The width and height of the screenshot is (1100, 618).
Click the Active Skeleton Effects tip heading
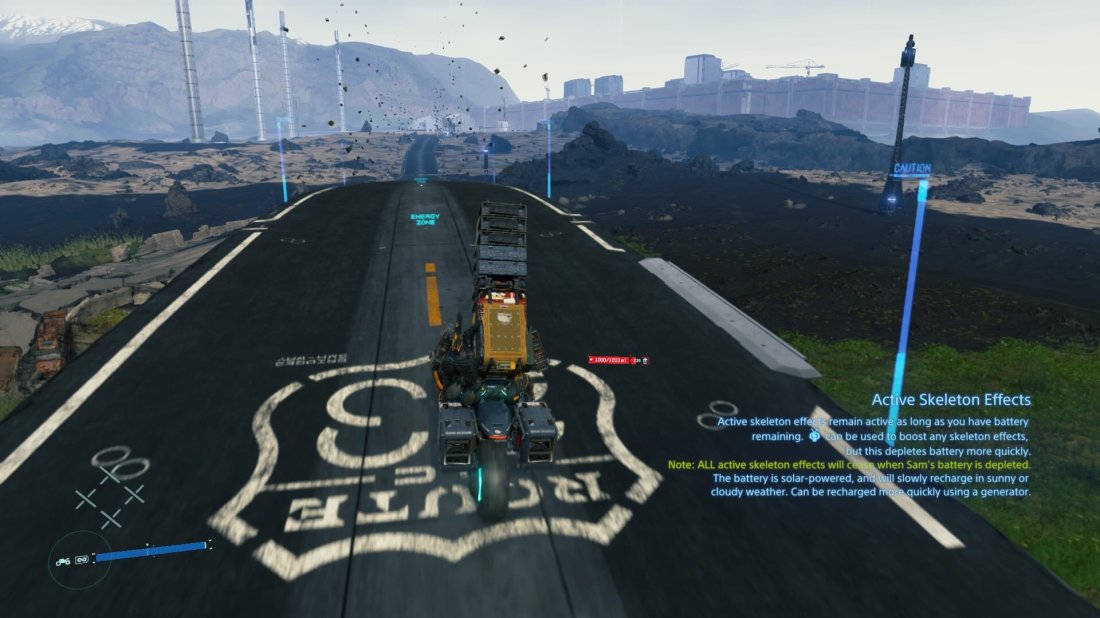coord(950,400)
